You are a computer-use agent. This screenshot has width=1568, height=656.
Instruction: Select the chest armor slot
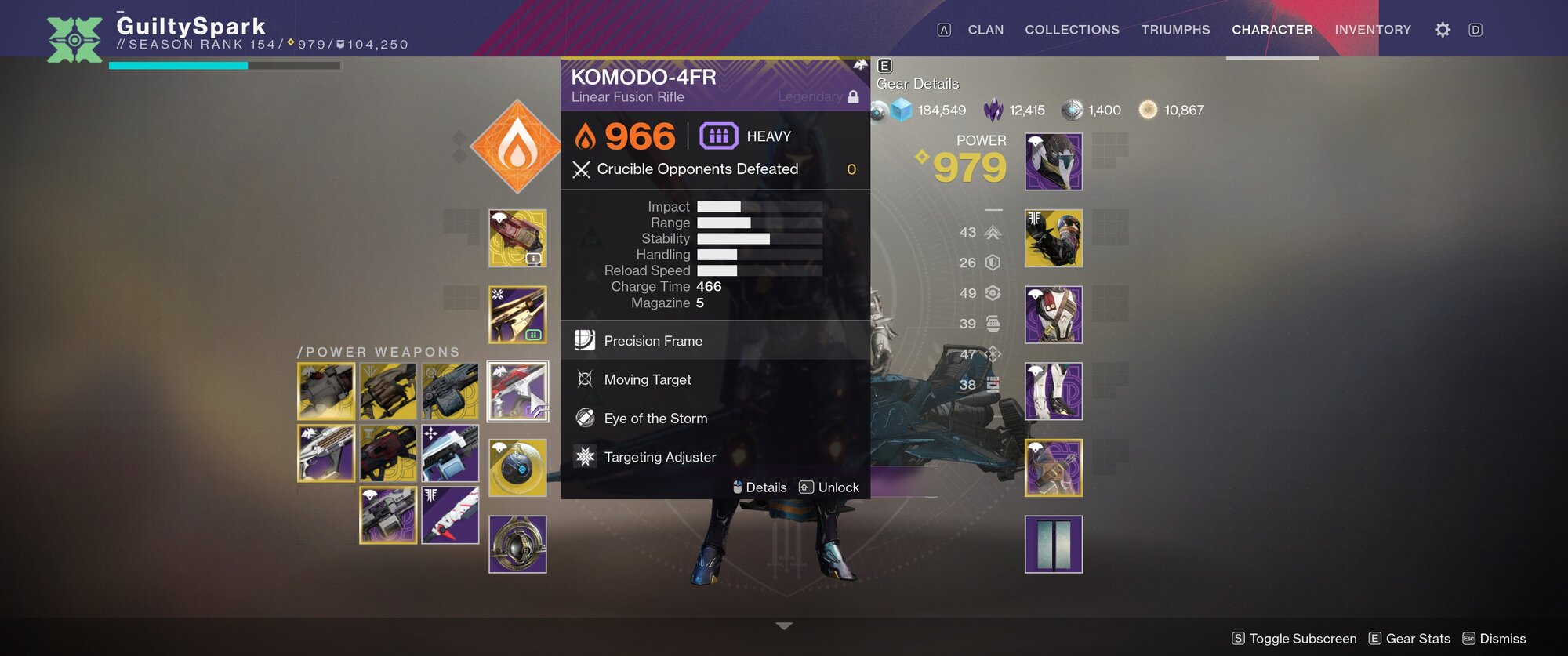tap(1054, 314)
